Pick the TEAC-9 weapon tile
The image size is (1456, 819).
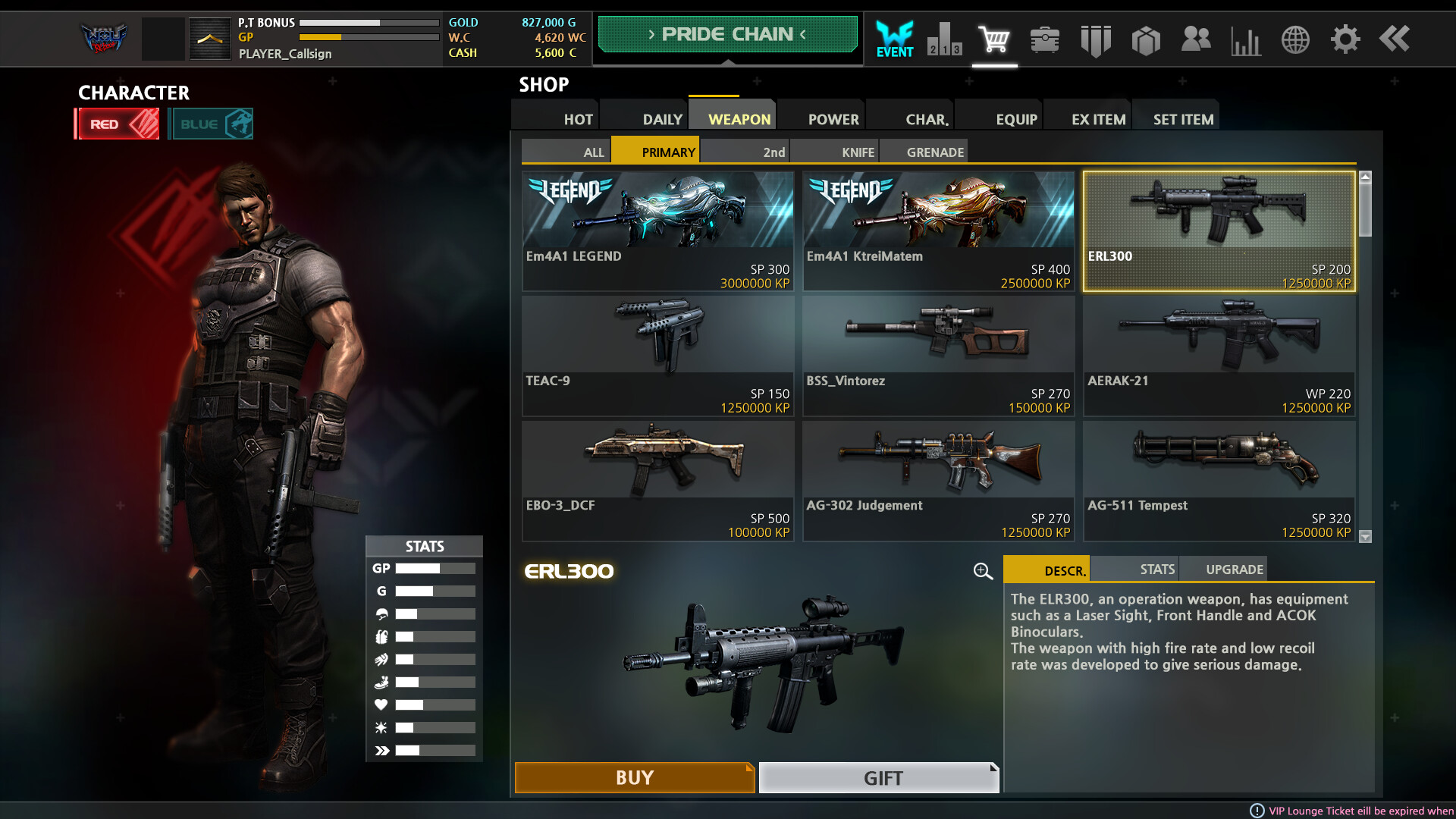tap(657, 355)
